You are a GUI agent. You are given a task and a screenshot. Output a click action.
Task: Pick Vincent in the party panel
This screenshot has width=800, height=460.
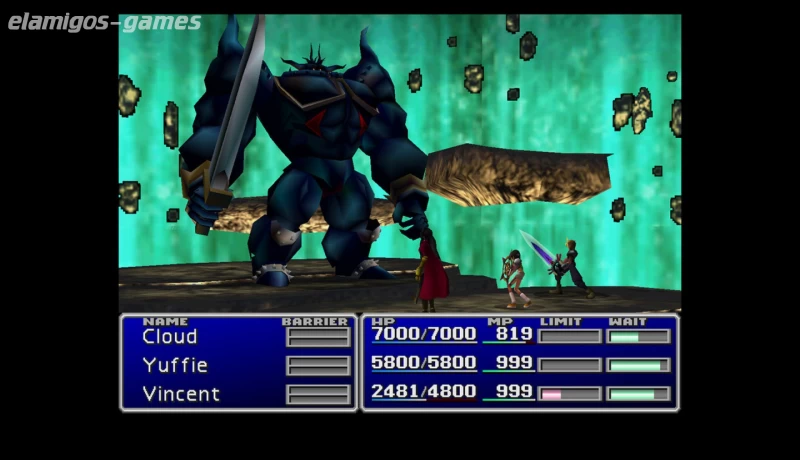point(181,393)
